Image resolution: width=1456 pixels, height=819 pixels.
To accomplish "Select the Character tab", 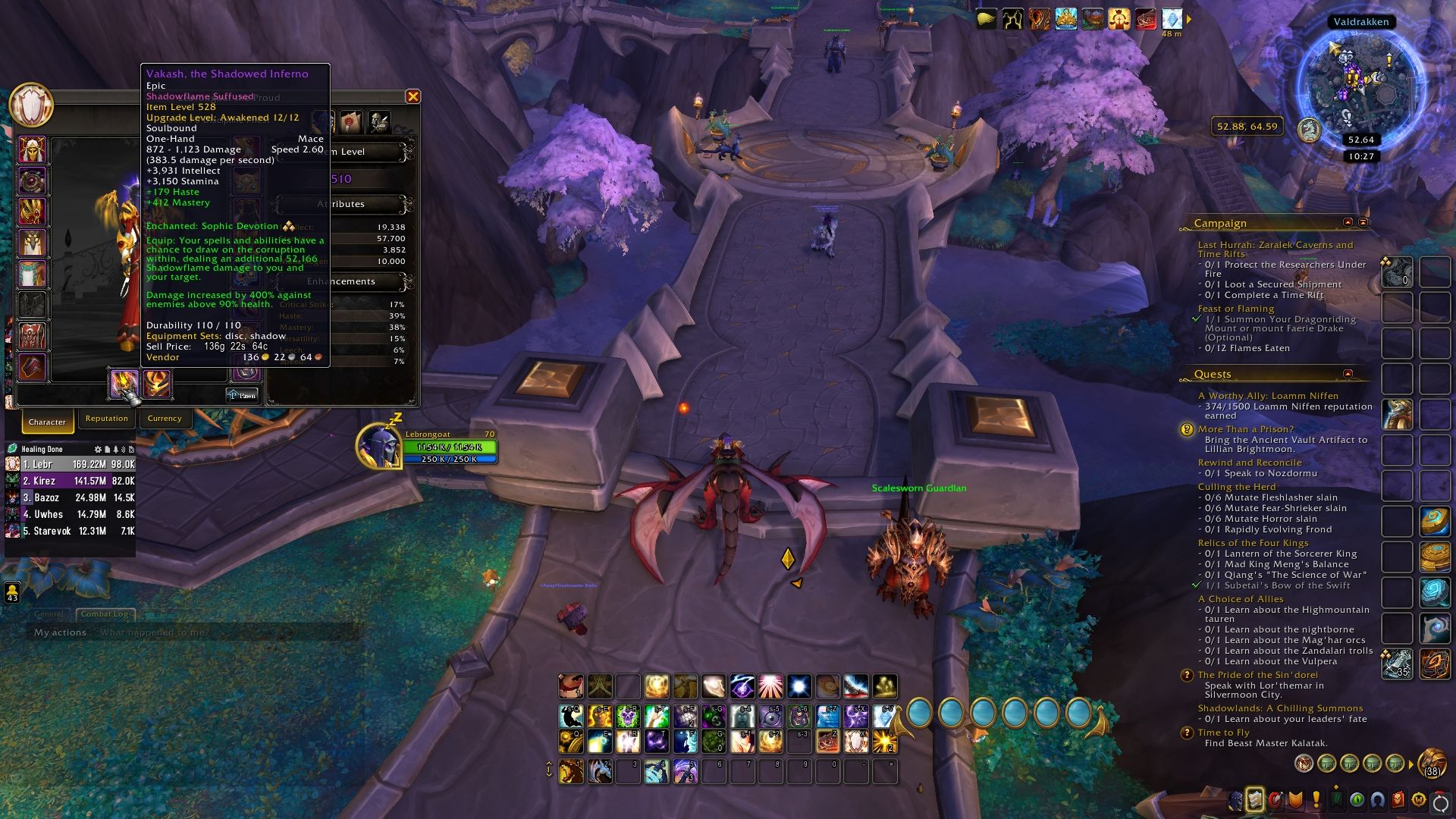I will (47, 422).
